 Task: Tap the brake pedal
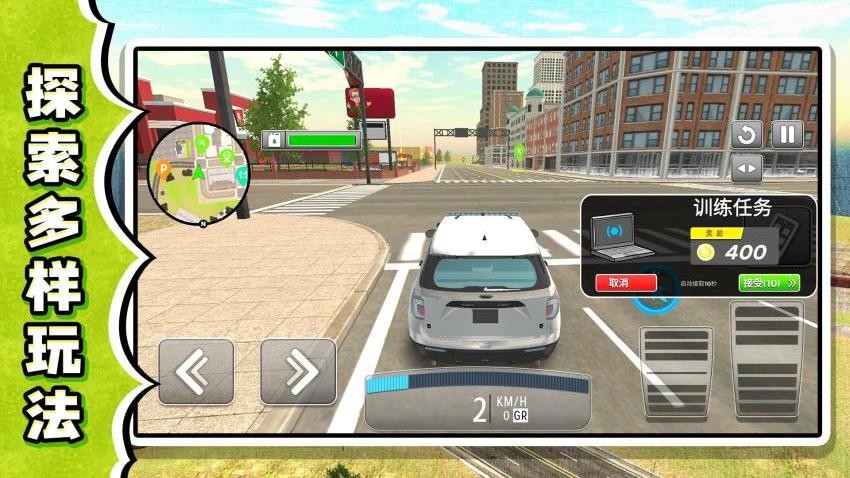click(x=675, y=371)
